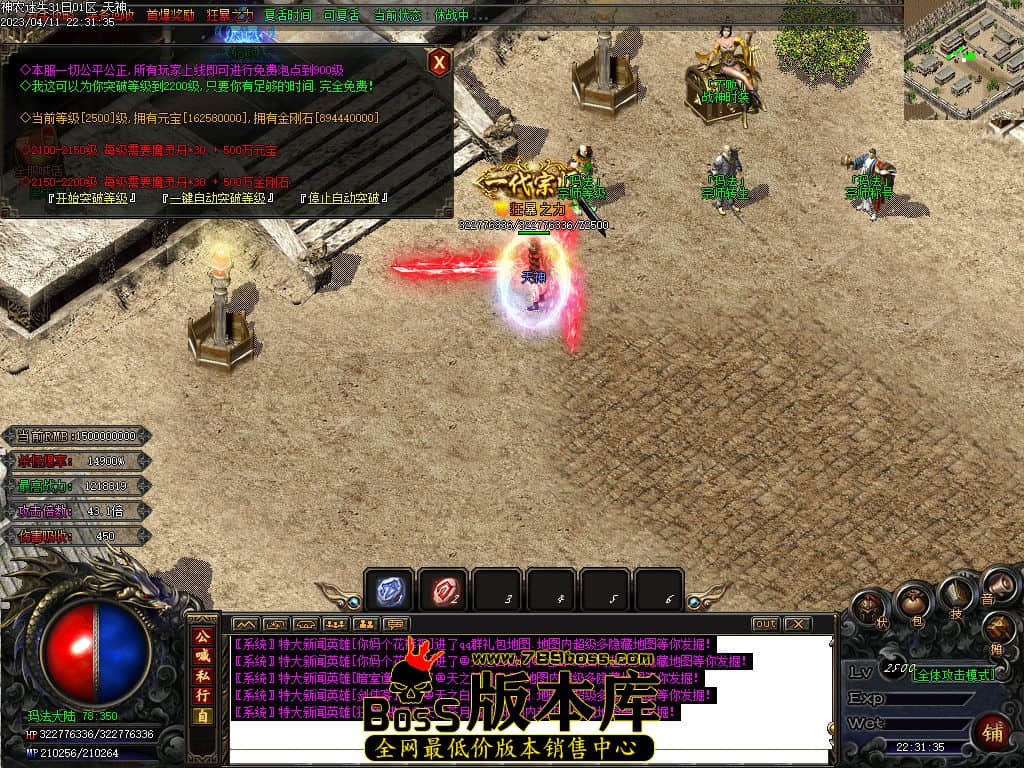Open the 狂暴之力 top menu entry

click(230, 15)
